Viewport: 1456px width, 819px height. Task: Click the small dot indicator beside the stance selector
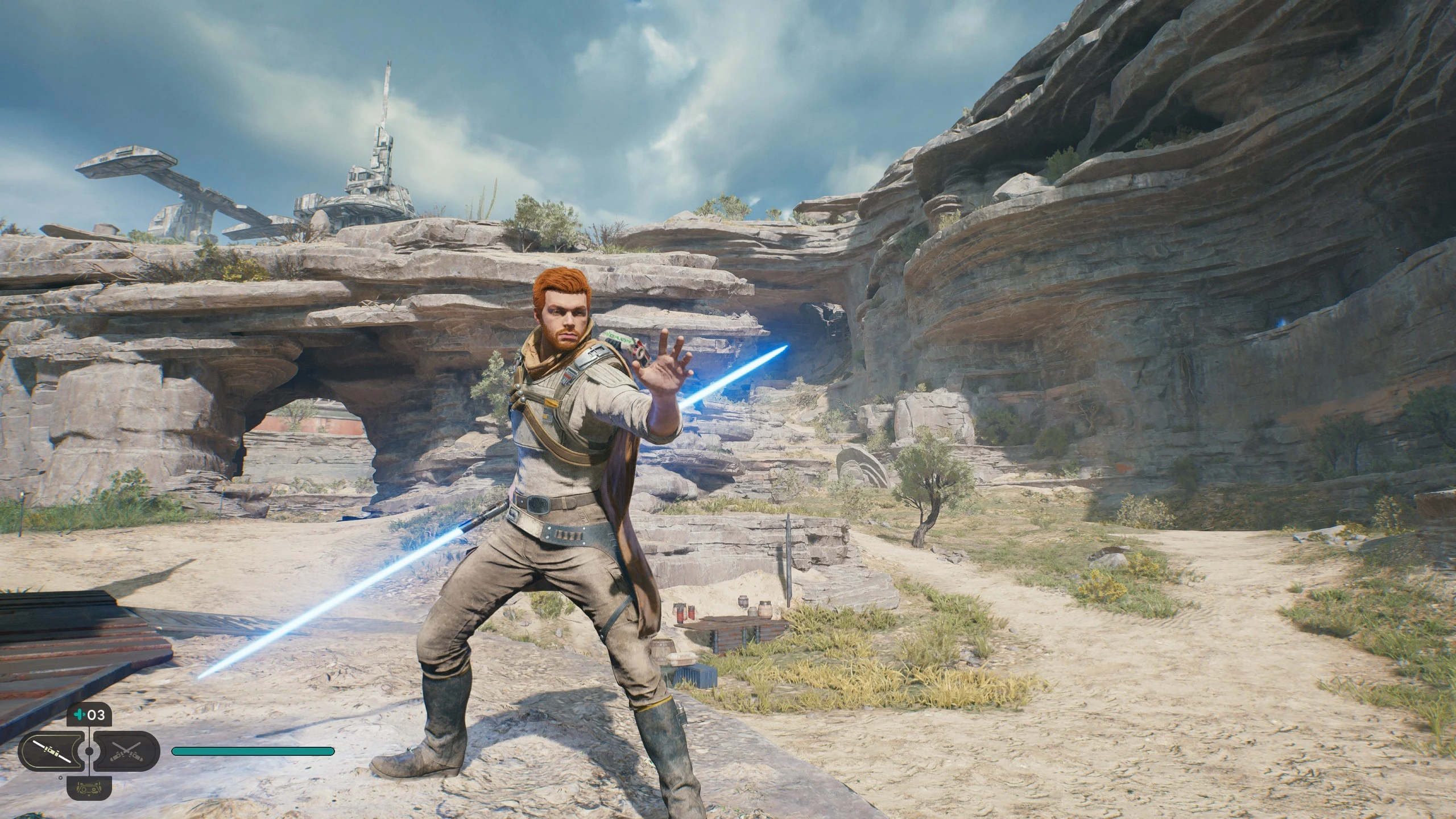60,777
